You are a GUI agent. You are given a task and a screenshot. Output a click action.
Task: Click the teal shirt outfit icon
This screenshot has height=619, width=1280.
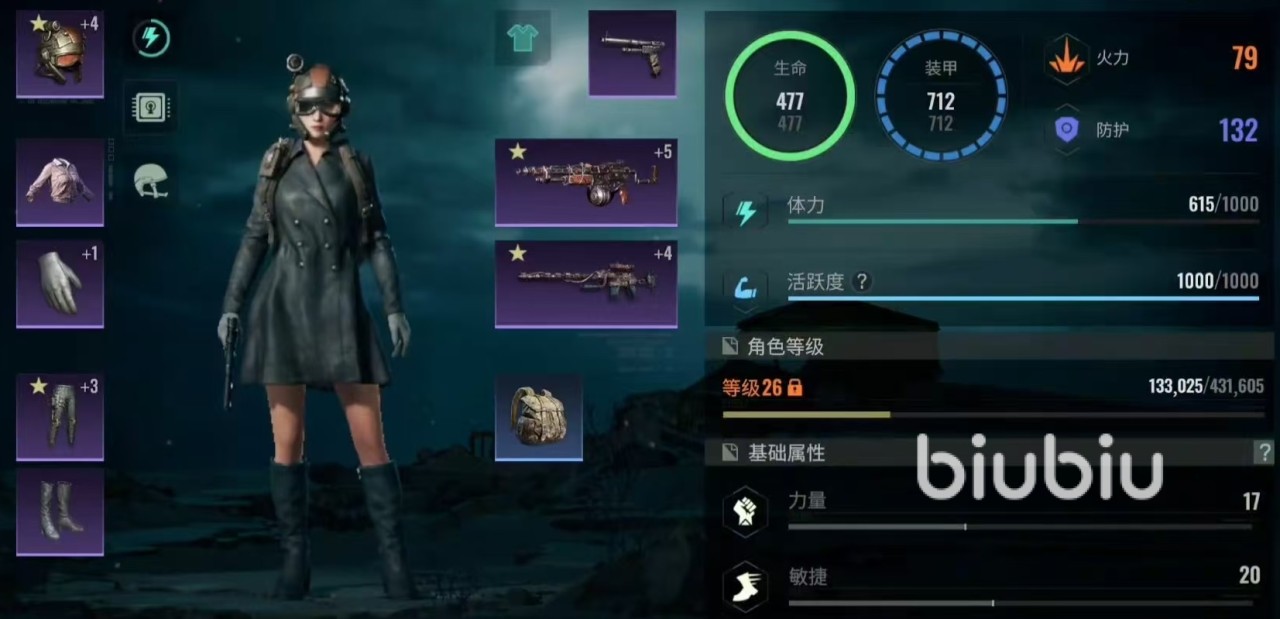[522, 39]
